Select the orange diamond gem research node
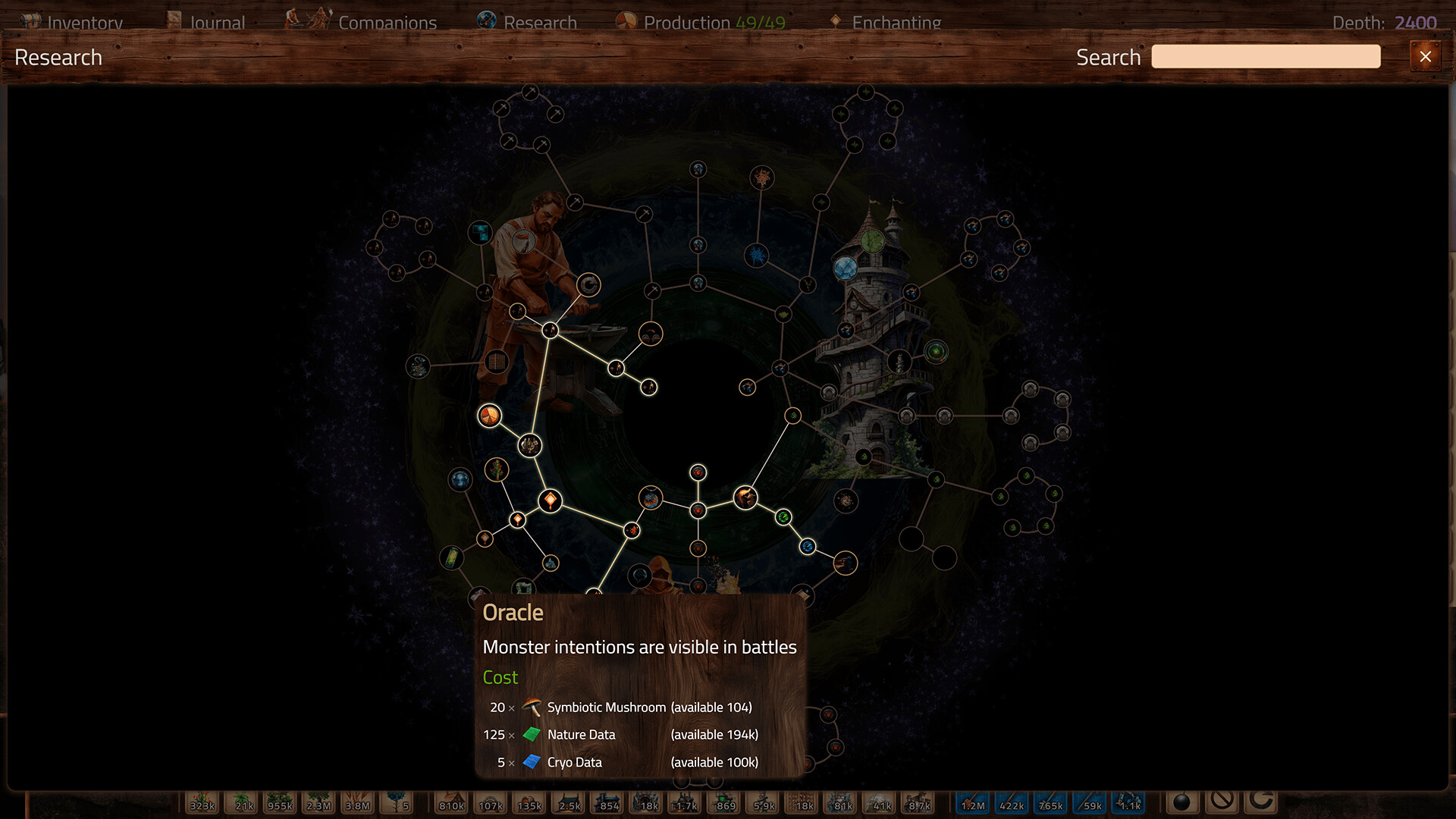The width and height of the screenshot is (1456, 819). click(550, 500)
